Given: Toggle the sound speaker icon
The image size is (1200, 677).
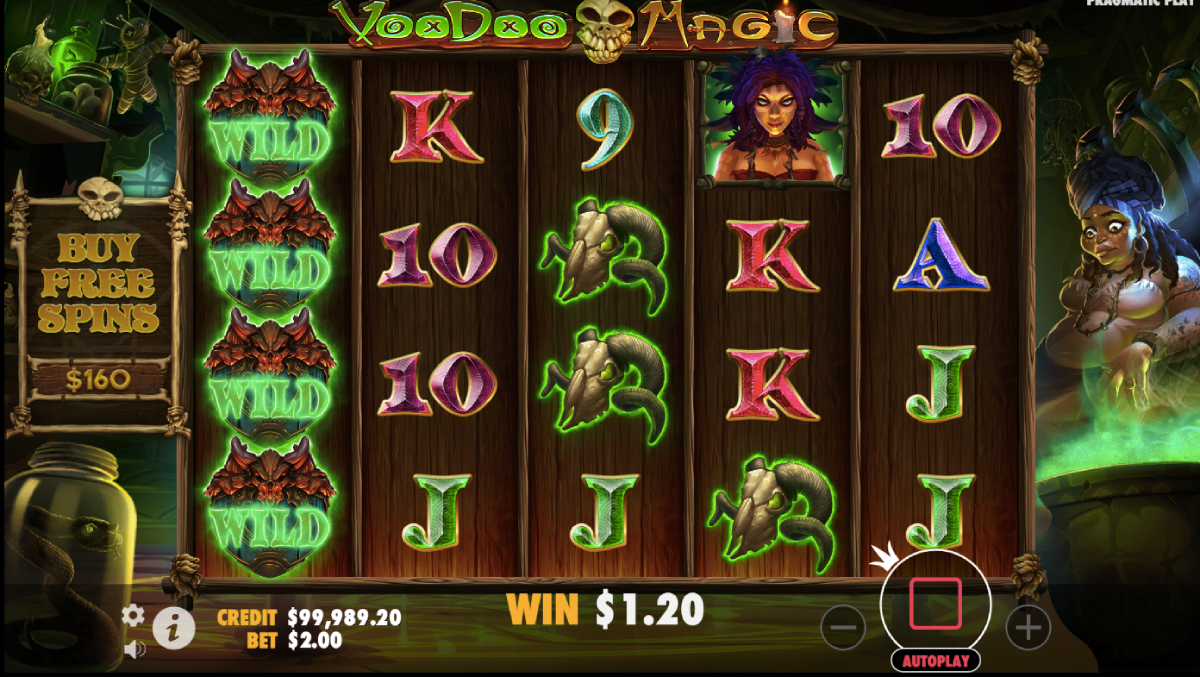Looking at the screenshot, I should tap(133, 649).
